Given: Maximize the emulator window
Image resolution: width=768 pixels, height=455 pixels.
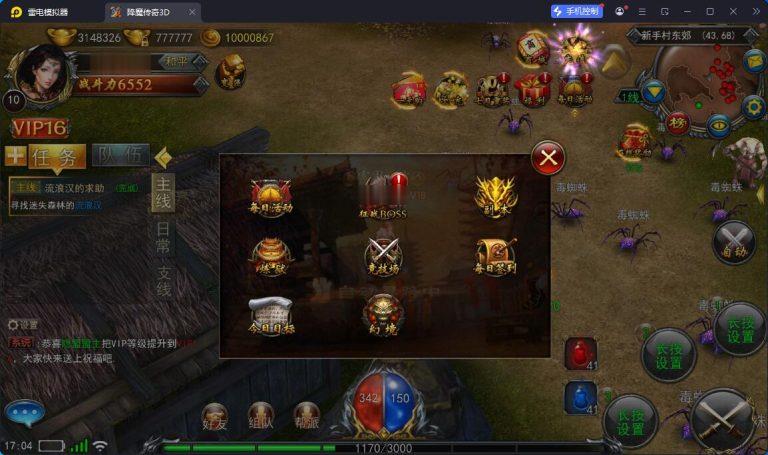Looking at the screenshot, I should [710, 11].
